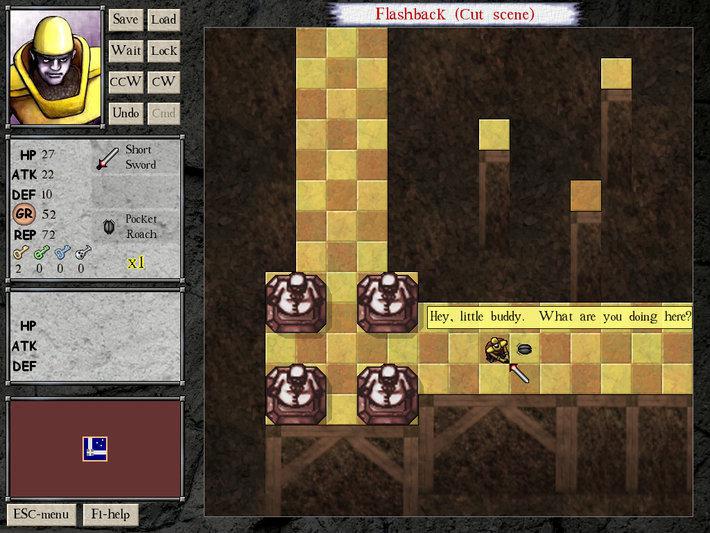Open the Load game button
This screenshot has height=533, width=710.
(x=163, y=19)
